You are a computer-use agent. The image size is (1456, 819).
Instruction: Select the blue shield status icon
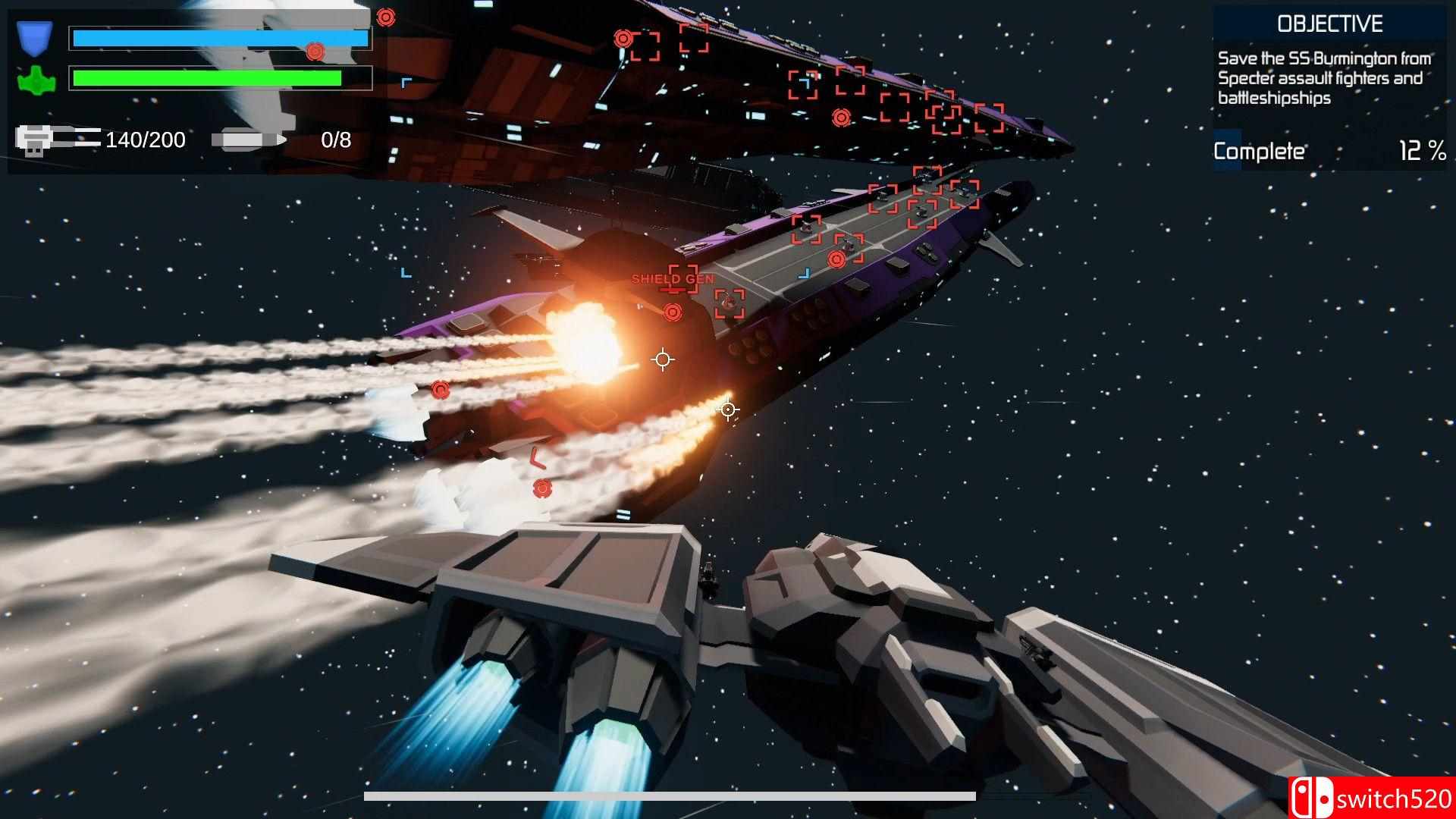tap(34, 38)
